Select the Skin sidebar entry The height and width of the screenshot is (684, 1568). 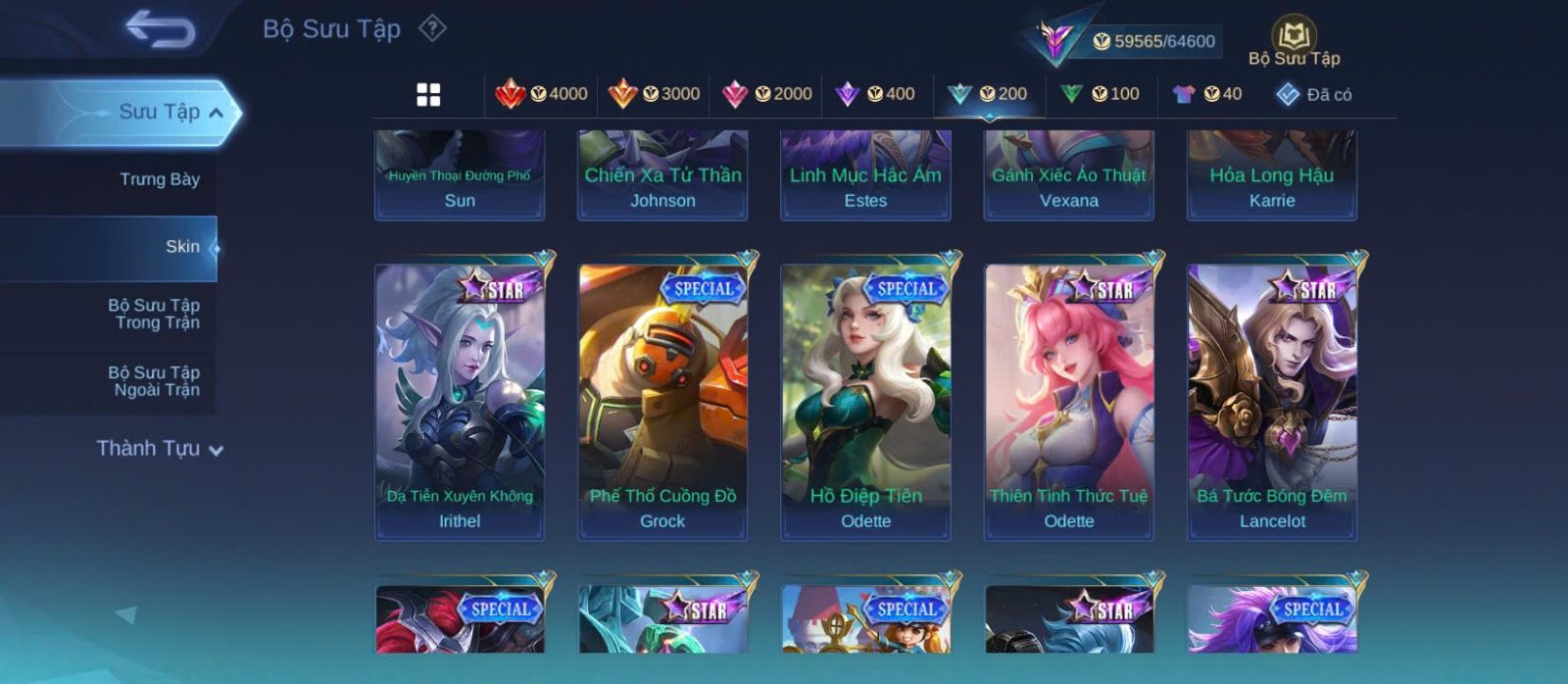pyautogui.click(x=182, y=247)
